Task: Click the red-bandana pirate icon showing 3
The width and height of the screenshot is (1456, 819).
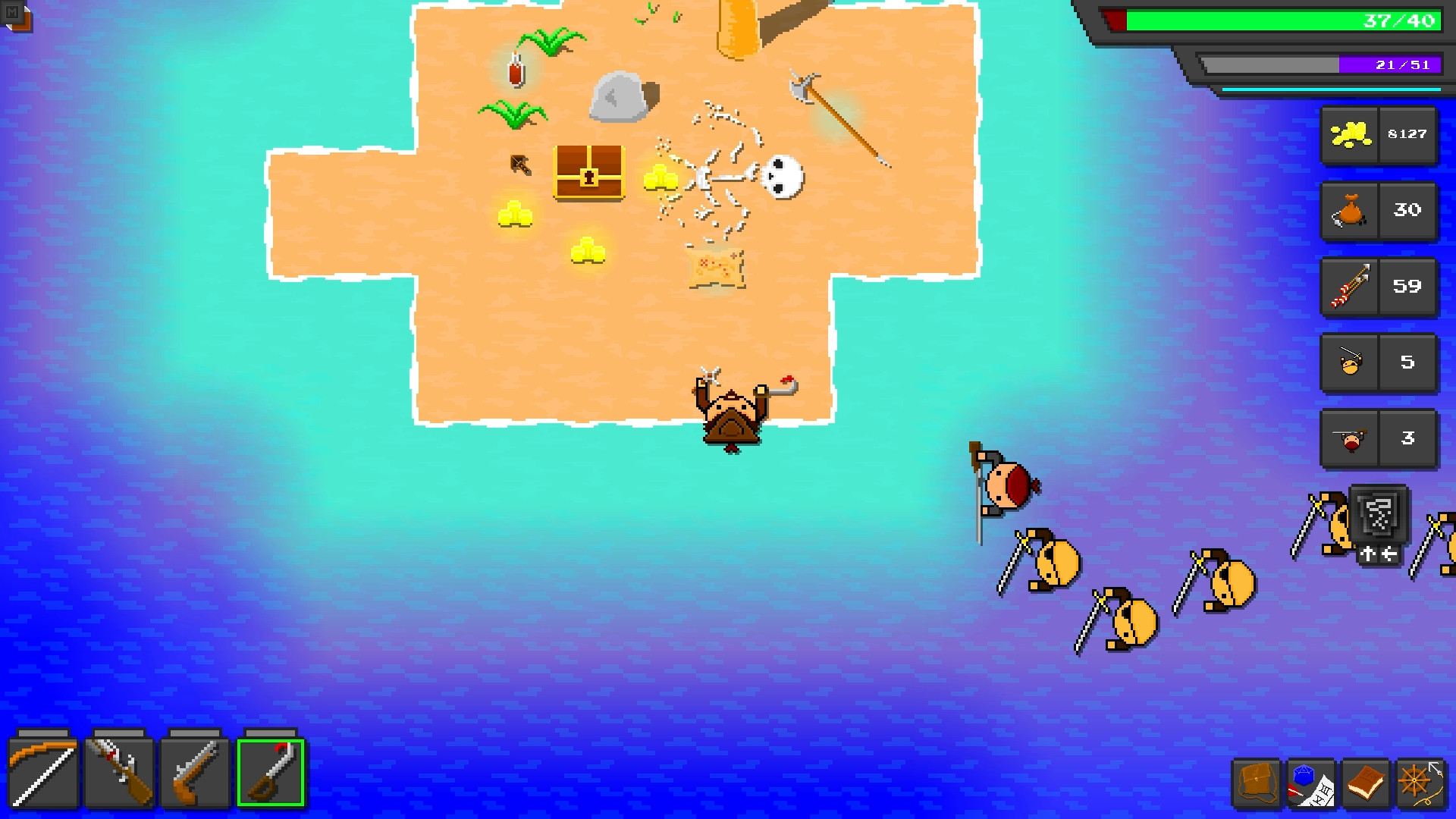Action: click(1379, 438)
